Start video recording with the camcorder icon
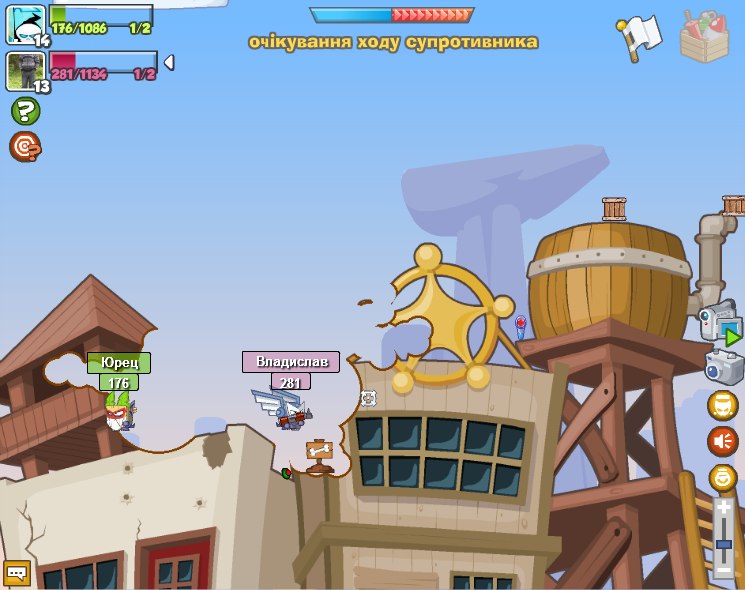 tap(720, 324)
